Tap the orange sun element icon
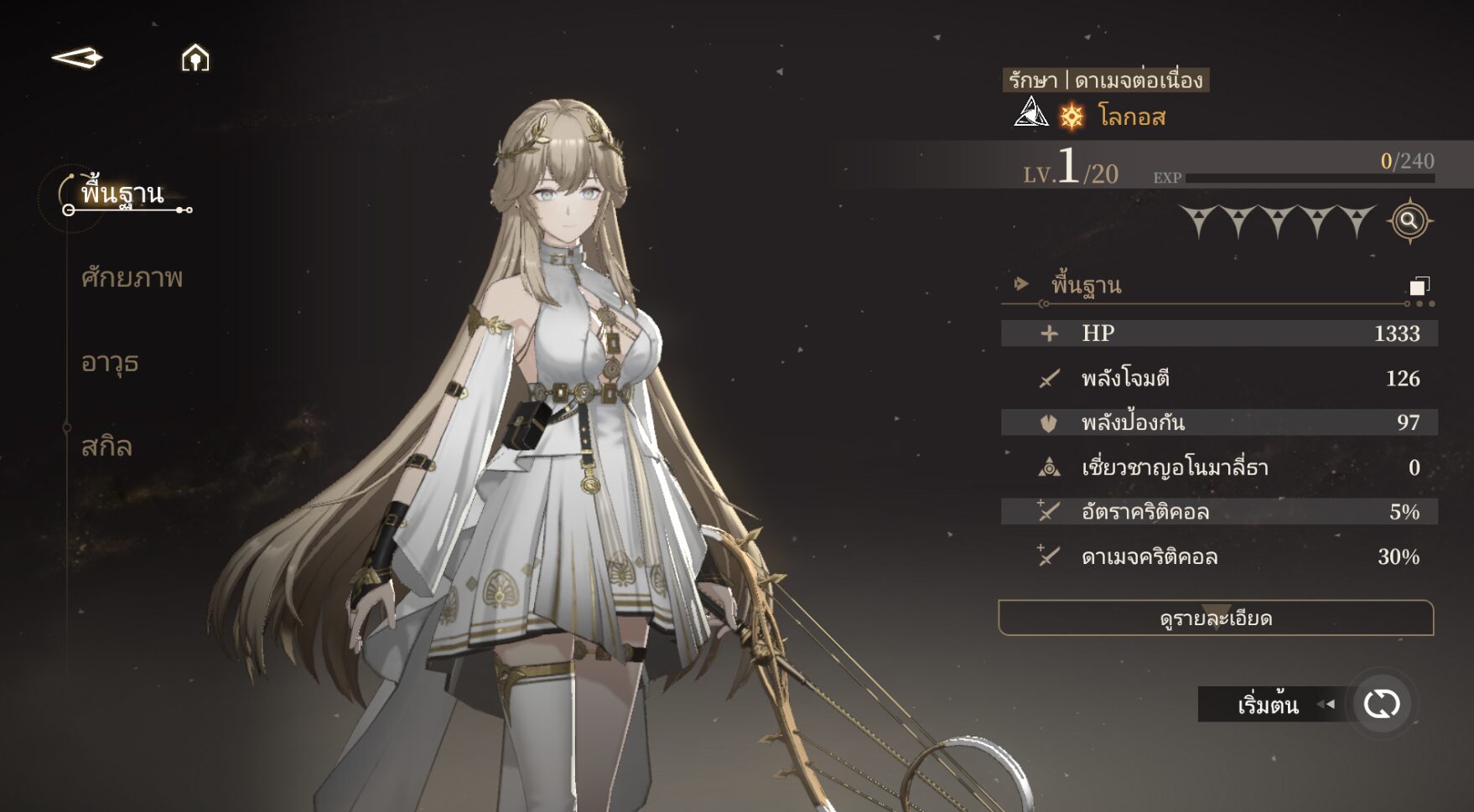Viewport: 1474px width, 812px height. pyautogui.click(x=1072, y=116)
